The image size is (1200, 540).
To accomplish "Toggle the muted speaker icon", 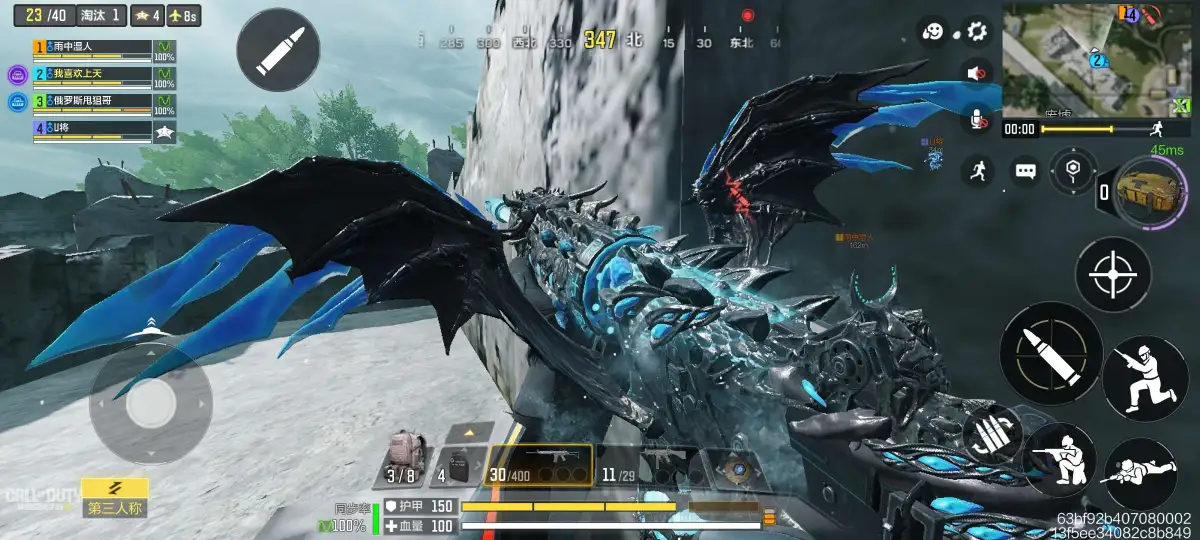I will pyautogui.click(x=976, y=73).
